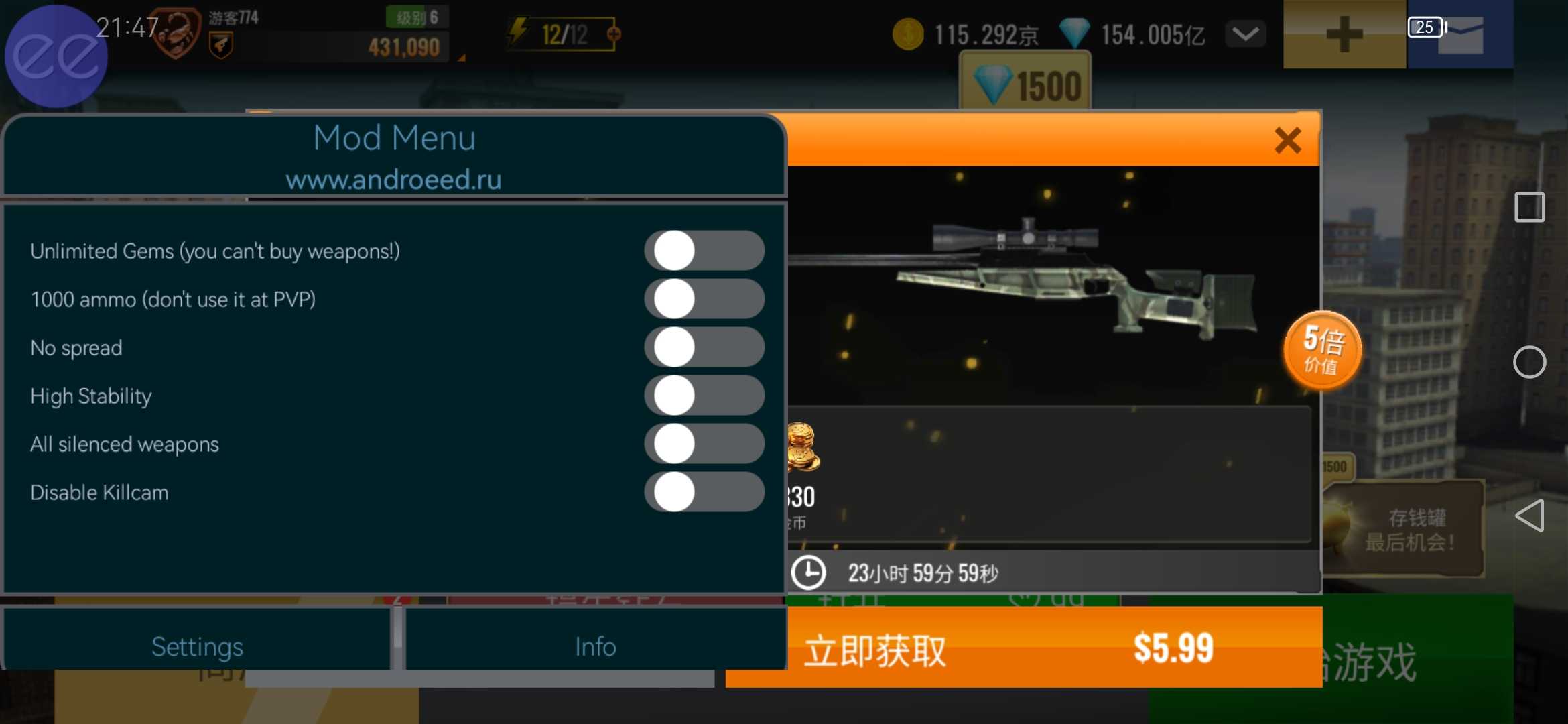This screenshot has width=1568, height=724.
Task: Enable All silenced weapons
Action: coord(704,444)
